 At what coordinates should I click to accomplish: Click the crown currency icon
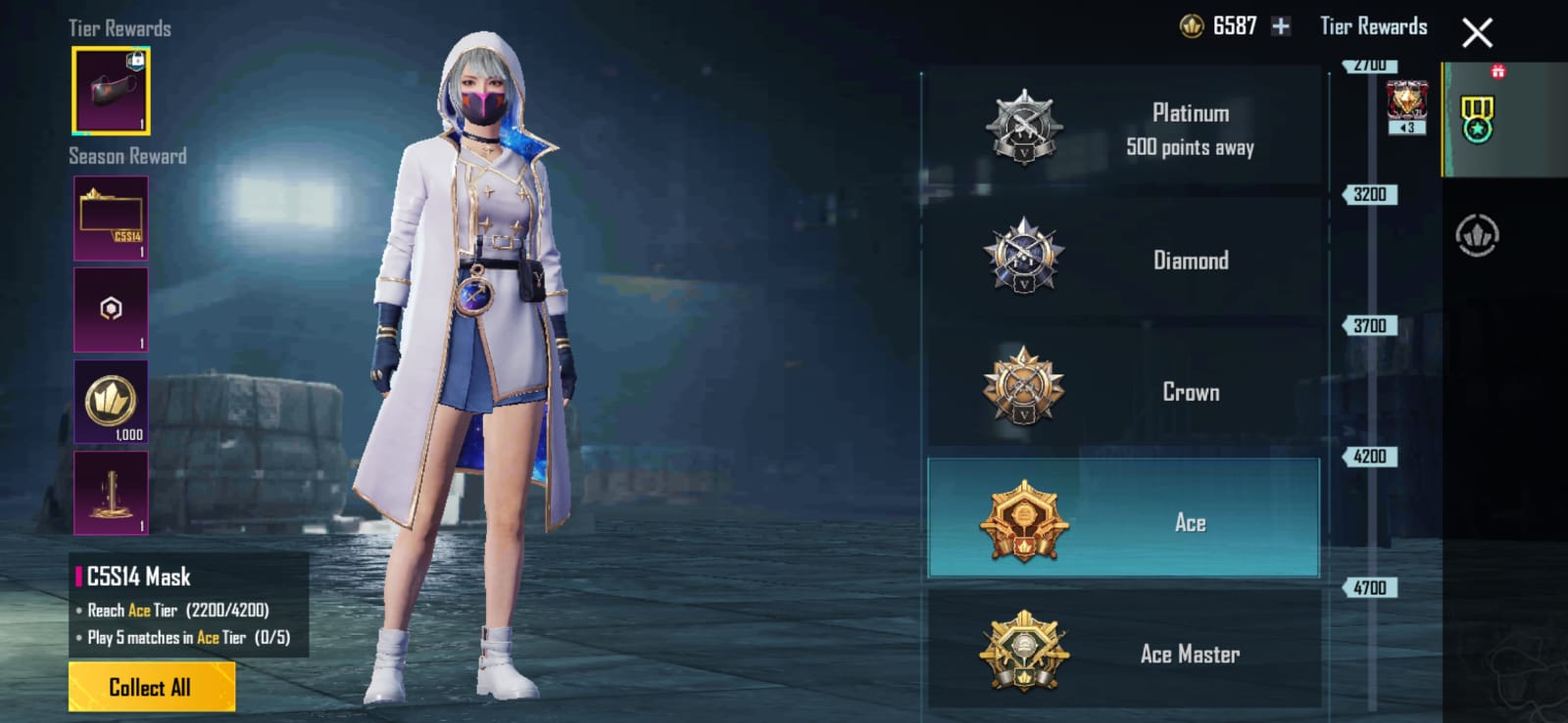pos(1192,26)
